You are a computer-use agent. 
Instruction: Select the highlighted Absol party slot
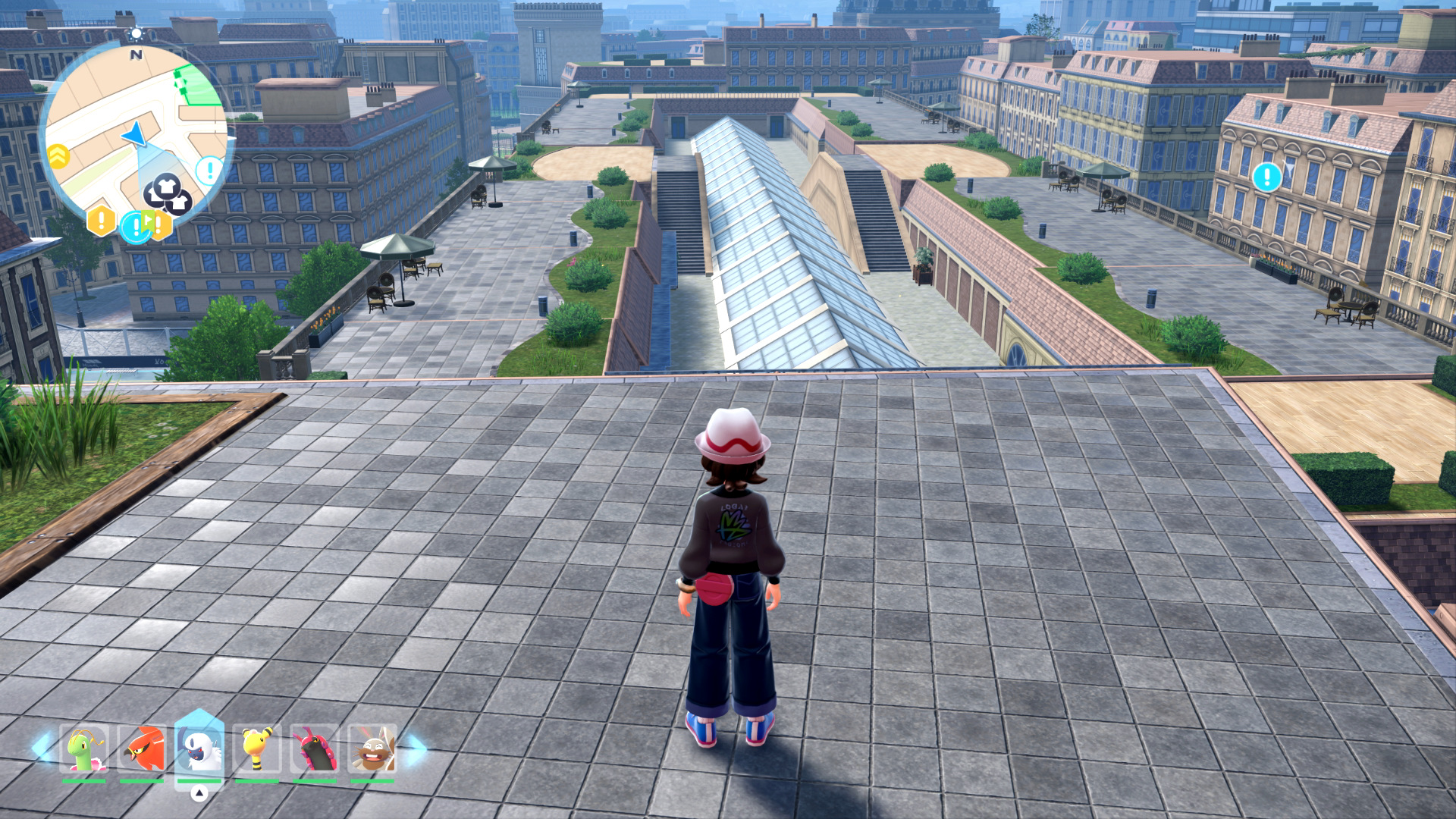click(199, 748)
